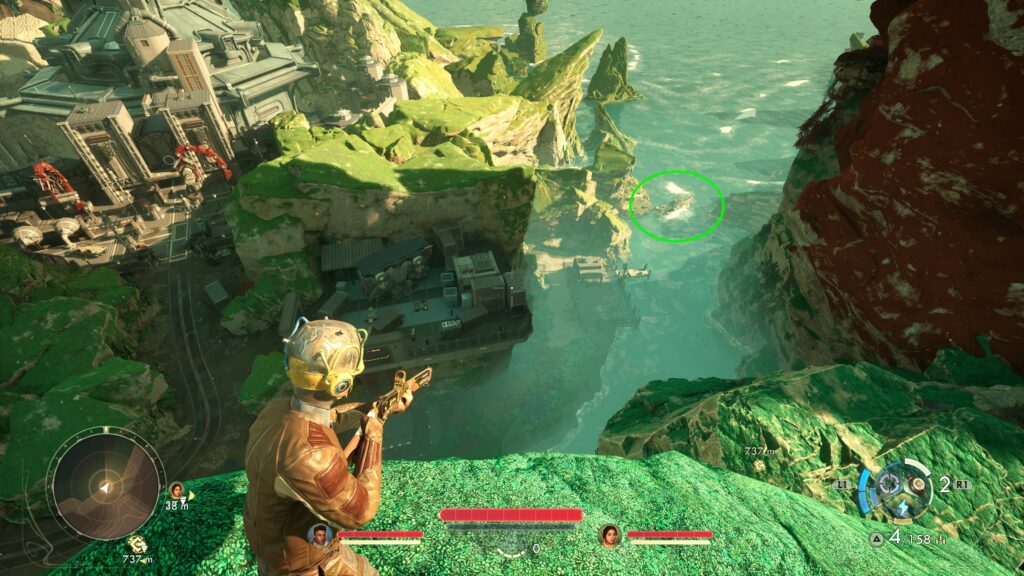This screenshot has height=576, width=1024.
Task: Select the male companion portrait
Action: (320, 534)
